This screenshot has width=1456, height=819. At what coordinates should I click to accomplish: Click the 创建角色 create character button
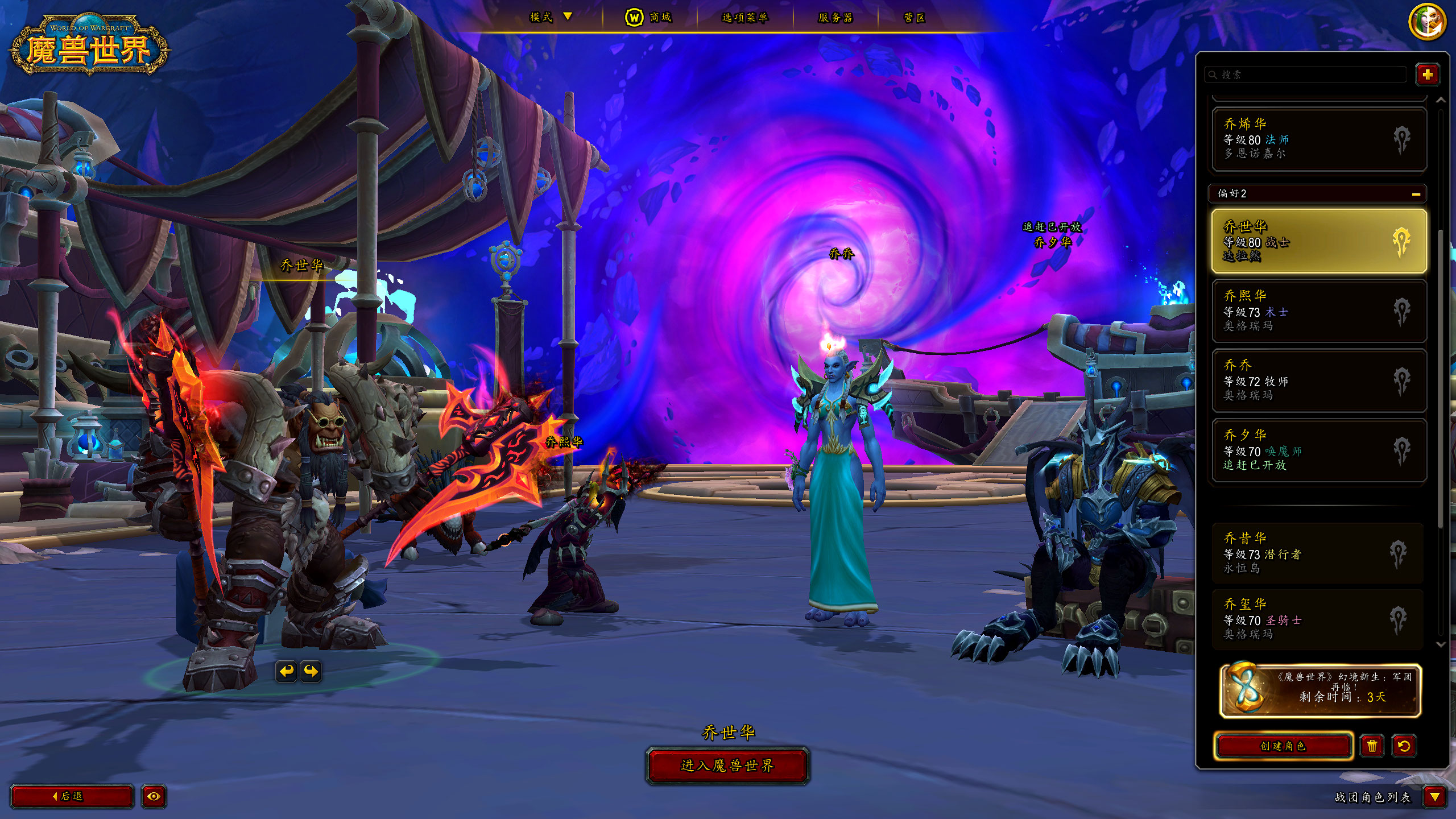pyautogui.click(x=1283, y=746)
